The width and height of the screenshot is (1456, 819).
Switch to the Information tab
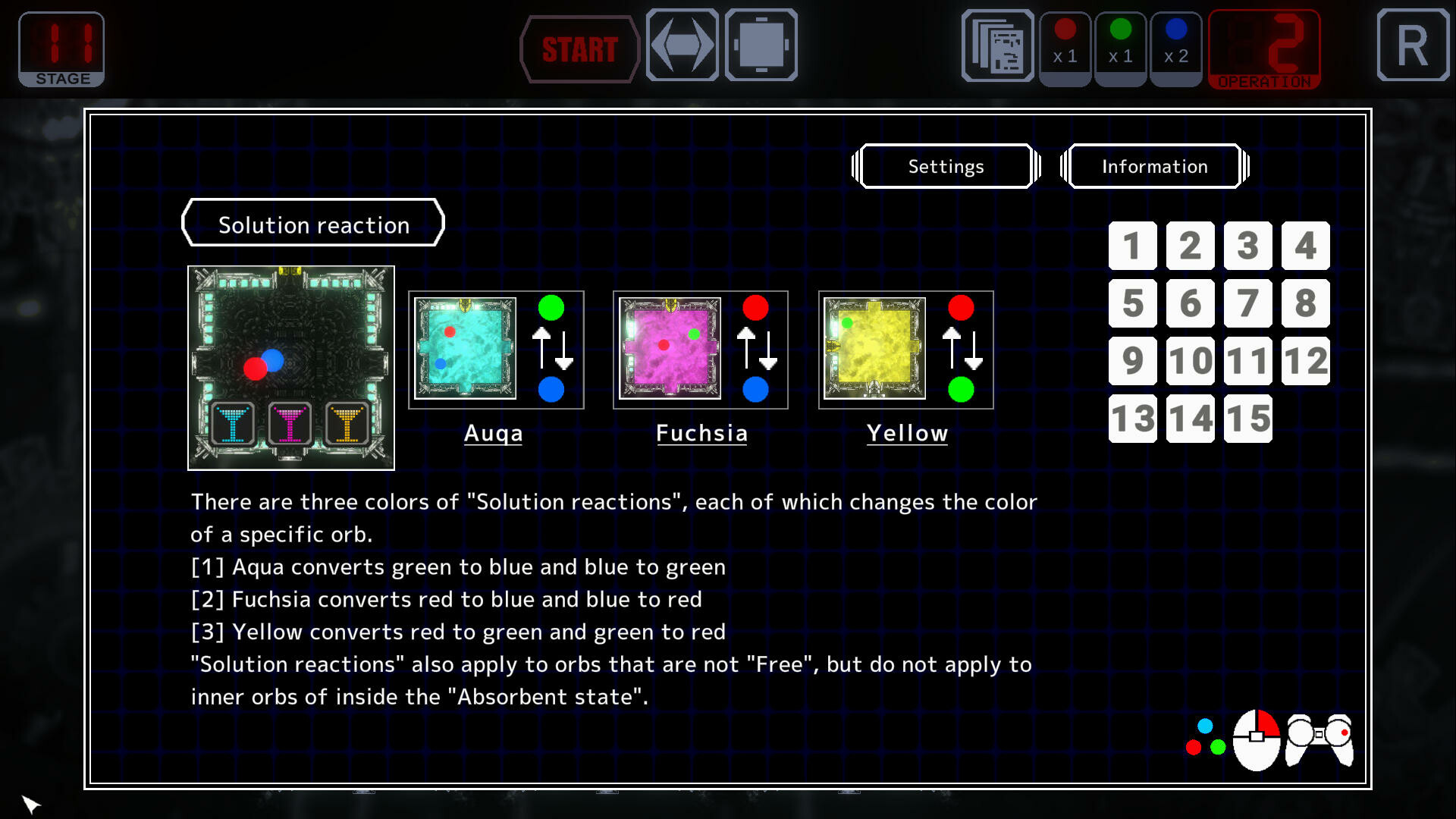pos(1155,166)
